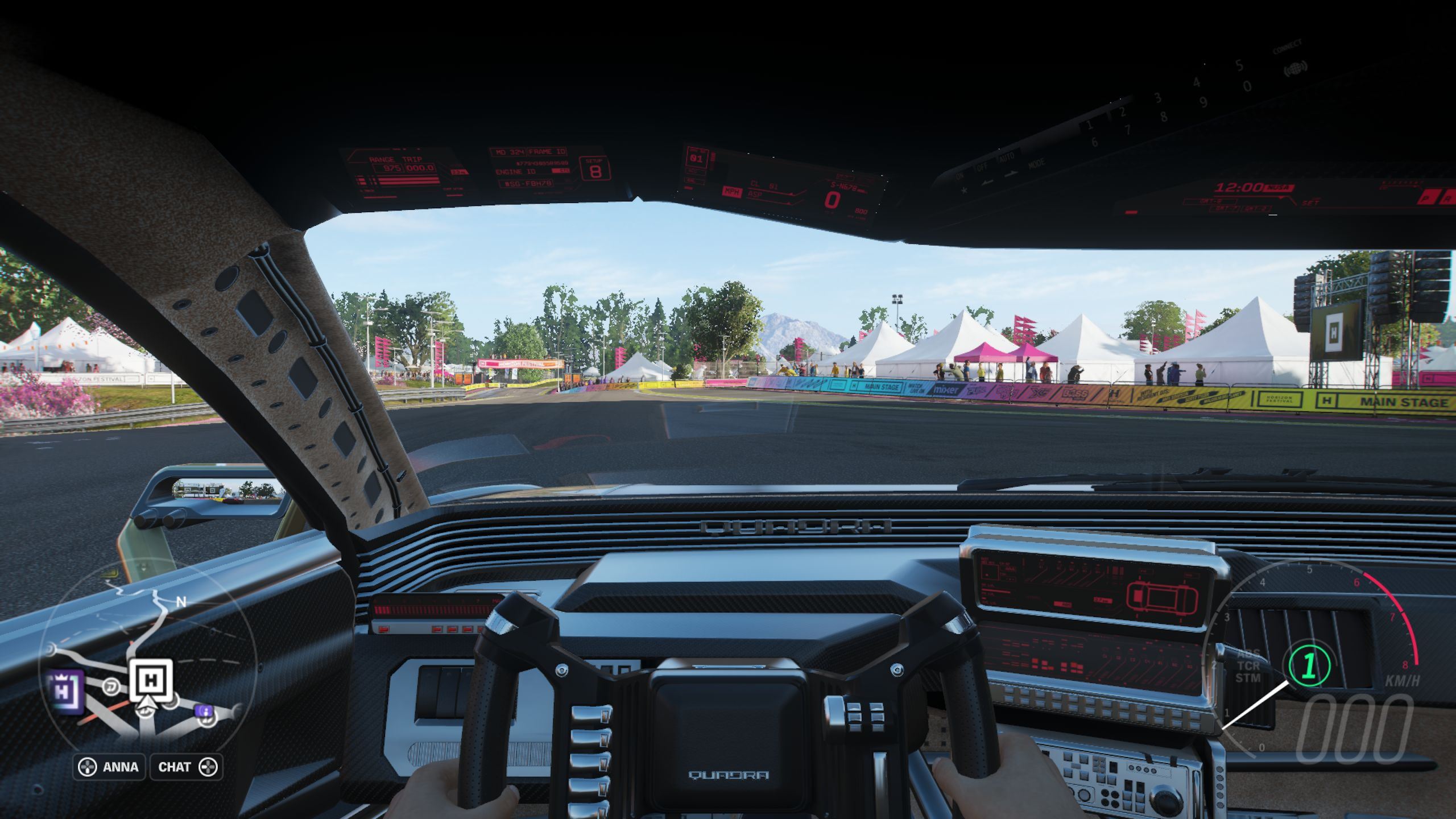This screenshot has width=1456, height=819.
Task: Open the CHAT quick-chat button
Action: point(186,767)
